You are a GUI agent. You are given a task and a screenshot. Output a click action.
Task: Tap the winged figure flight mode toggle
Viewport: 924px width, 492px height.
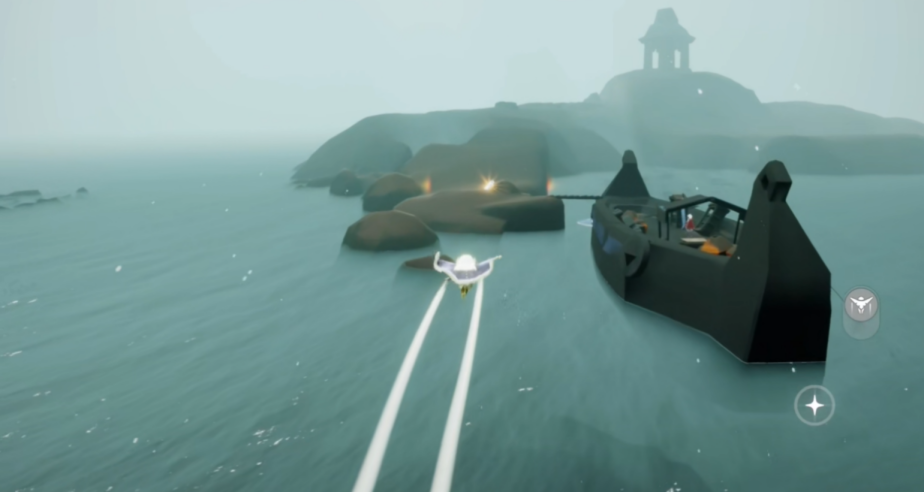tap(861, 305)
